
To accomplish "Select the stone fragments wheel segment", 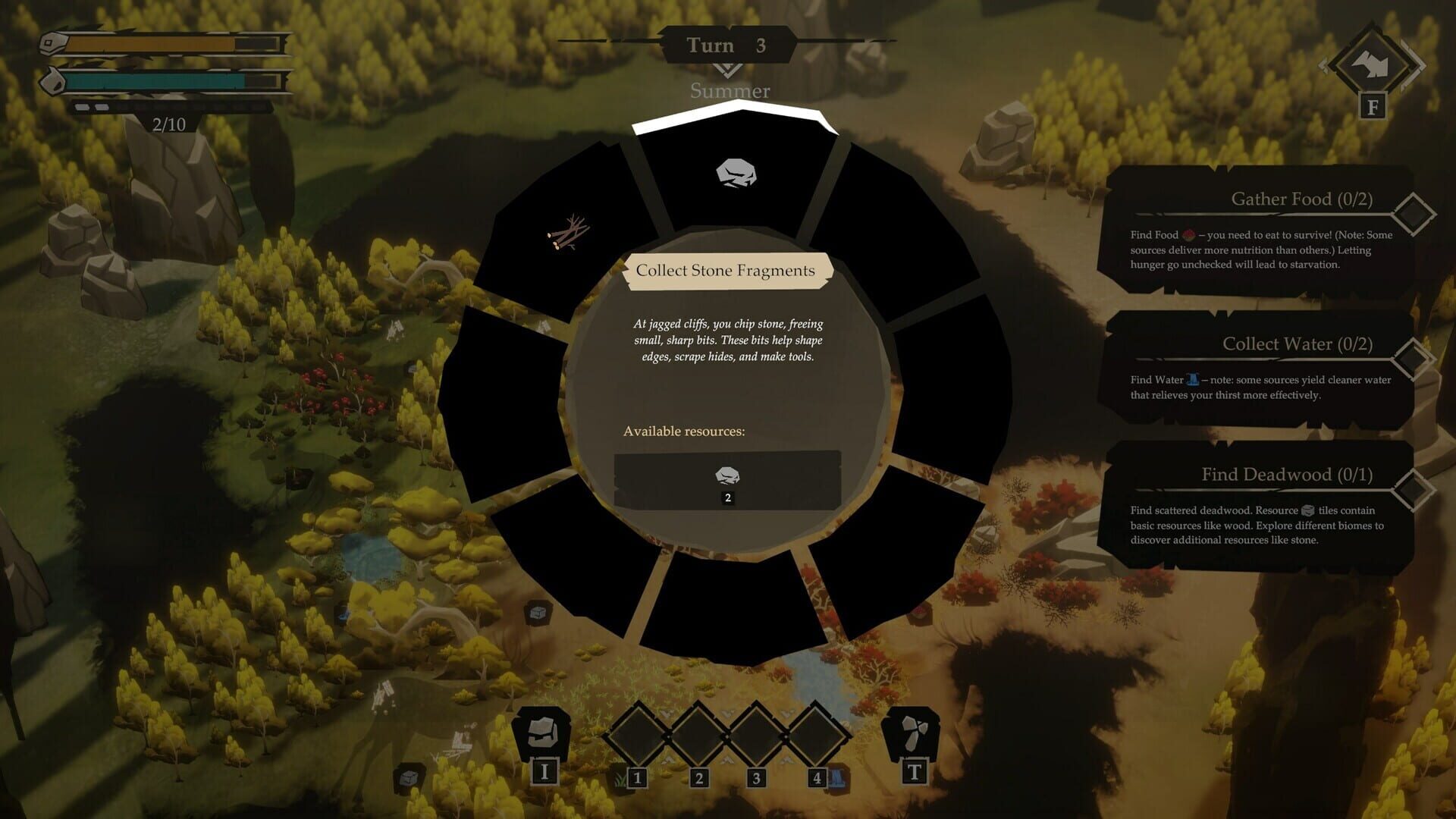I will (736, 174).
